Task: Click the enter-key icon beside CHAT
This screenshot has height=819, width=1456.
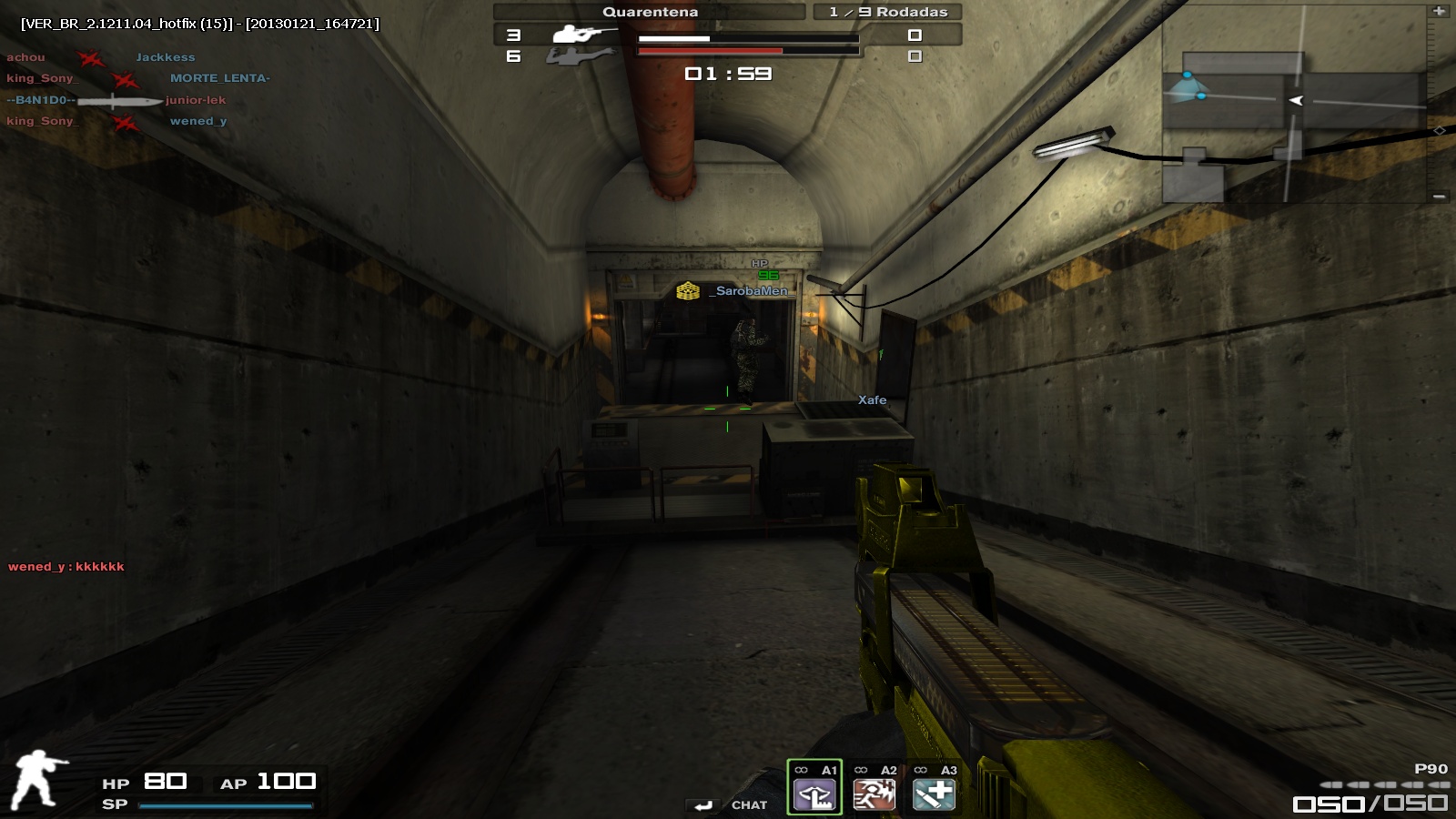Action: (x=701, y=804)
